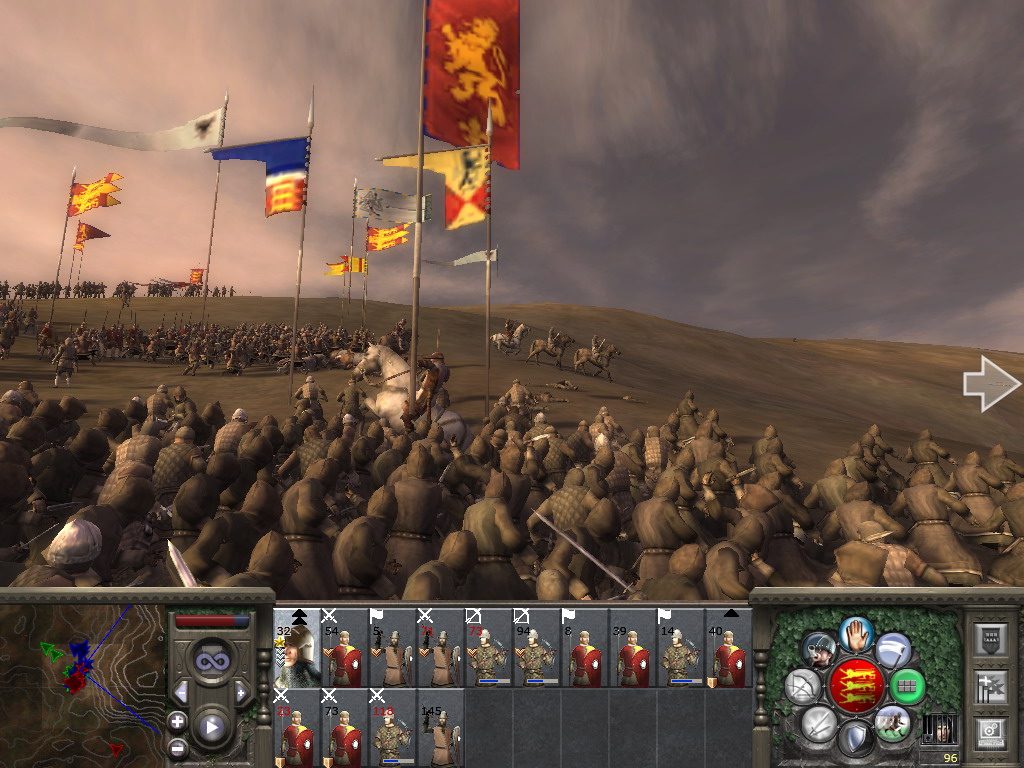This screenshot has width=1024, height=768.
Task: Select the archer unit card showing 118
Action: (x=393, y=728)
